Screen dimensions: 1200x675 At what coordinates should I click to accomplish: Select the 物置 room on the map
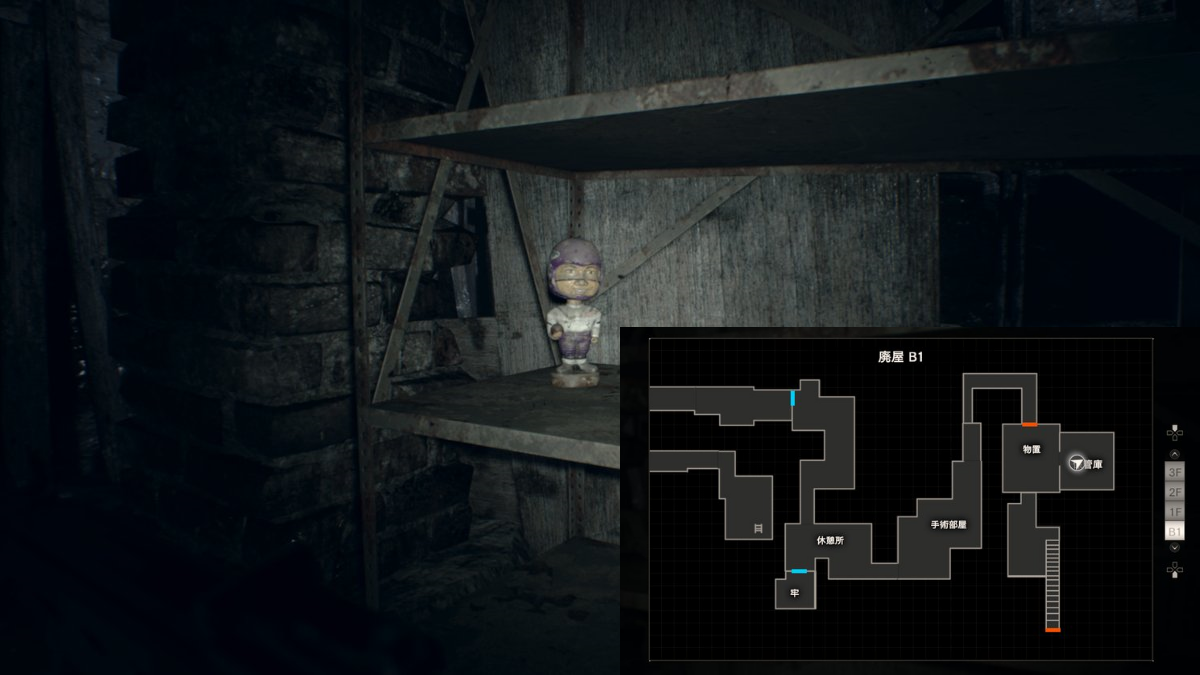click(x=1032, y=450)
